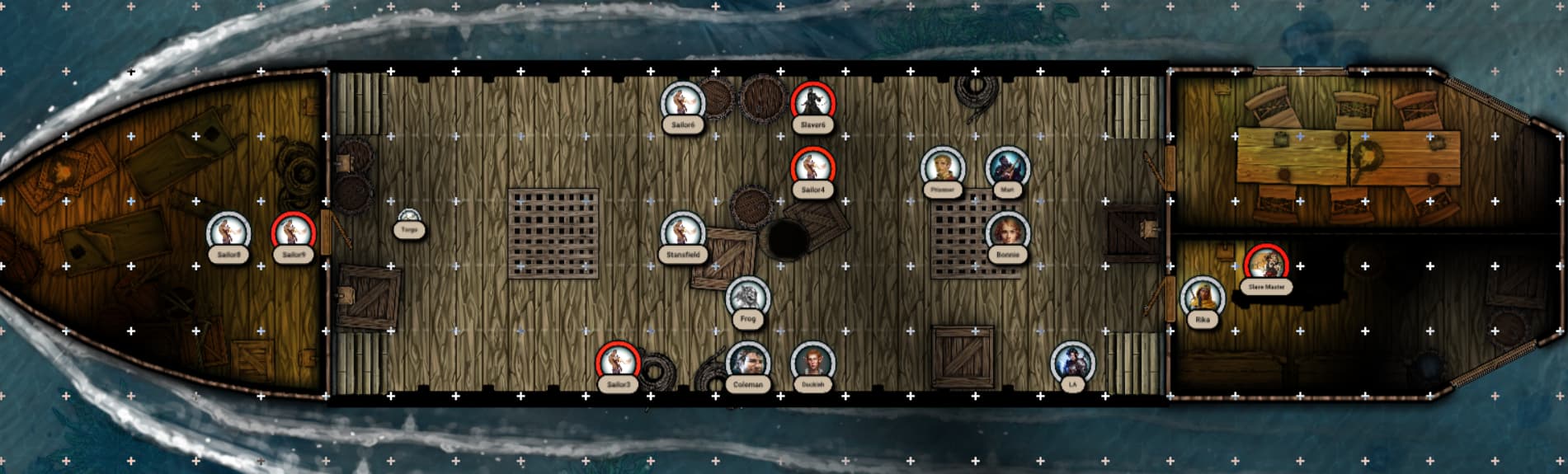Viewport: 1568px width, 474px height.
Task: Select the Sailor8 token
Action: 228,232
